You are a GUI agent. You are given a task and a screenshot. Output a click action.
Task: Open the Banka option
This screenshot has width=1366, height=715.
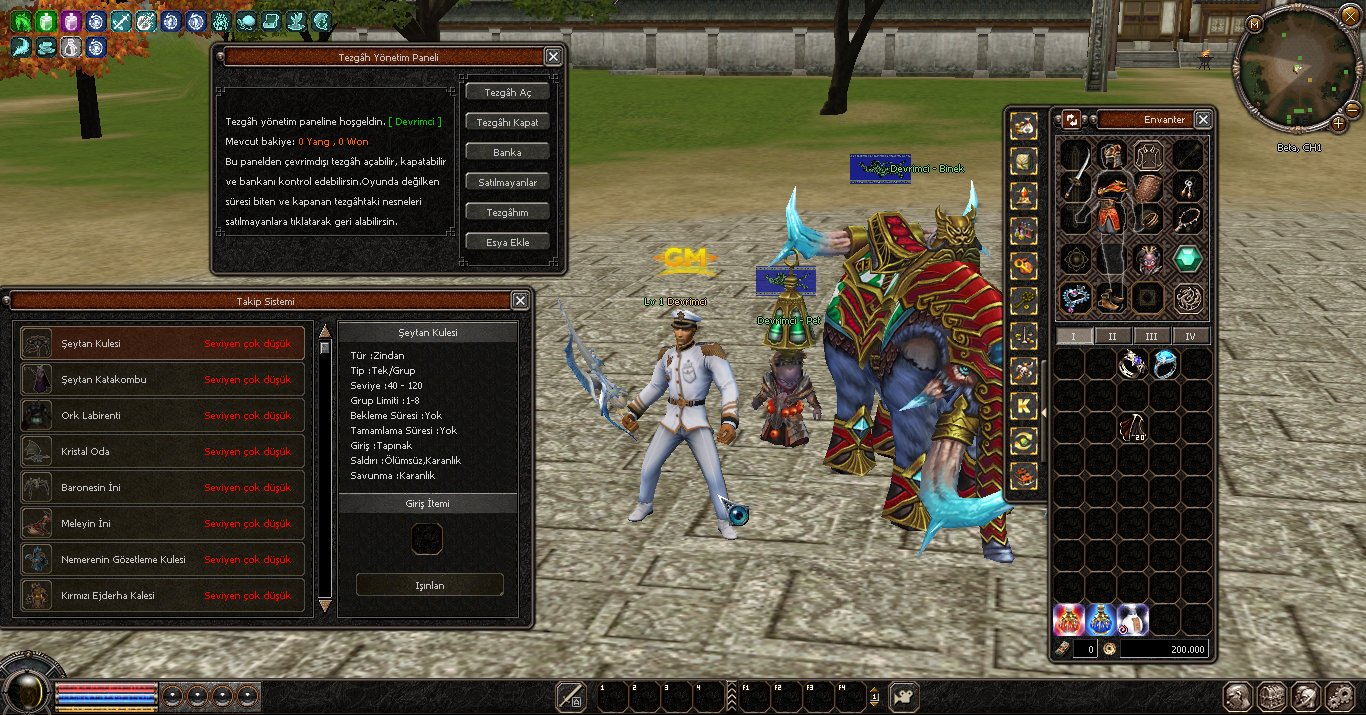(x=507, y=152)
